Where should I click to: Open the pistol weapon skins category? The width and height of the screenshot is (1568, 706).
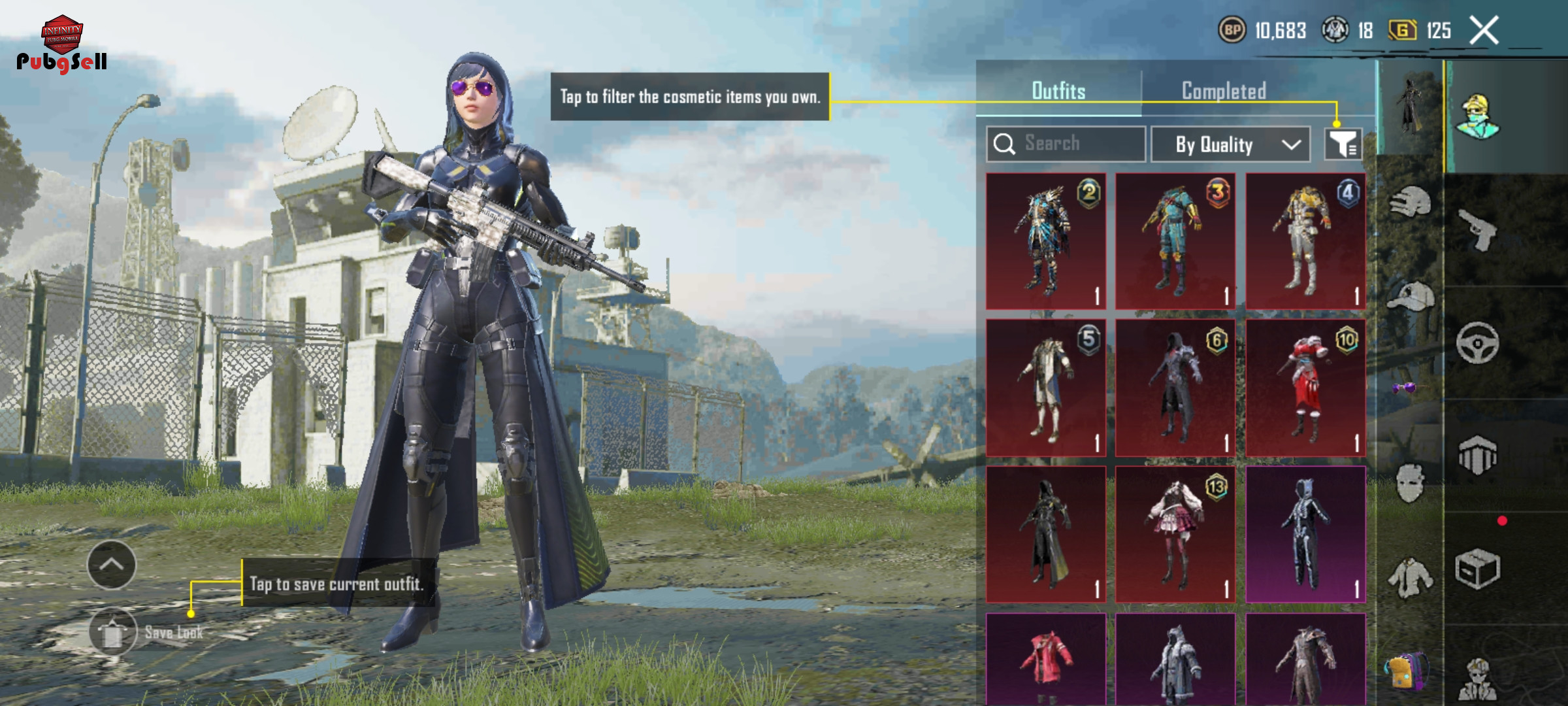coord(1477,229)
